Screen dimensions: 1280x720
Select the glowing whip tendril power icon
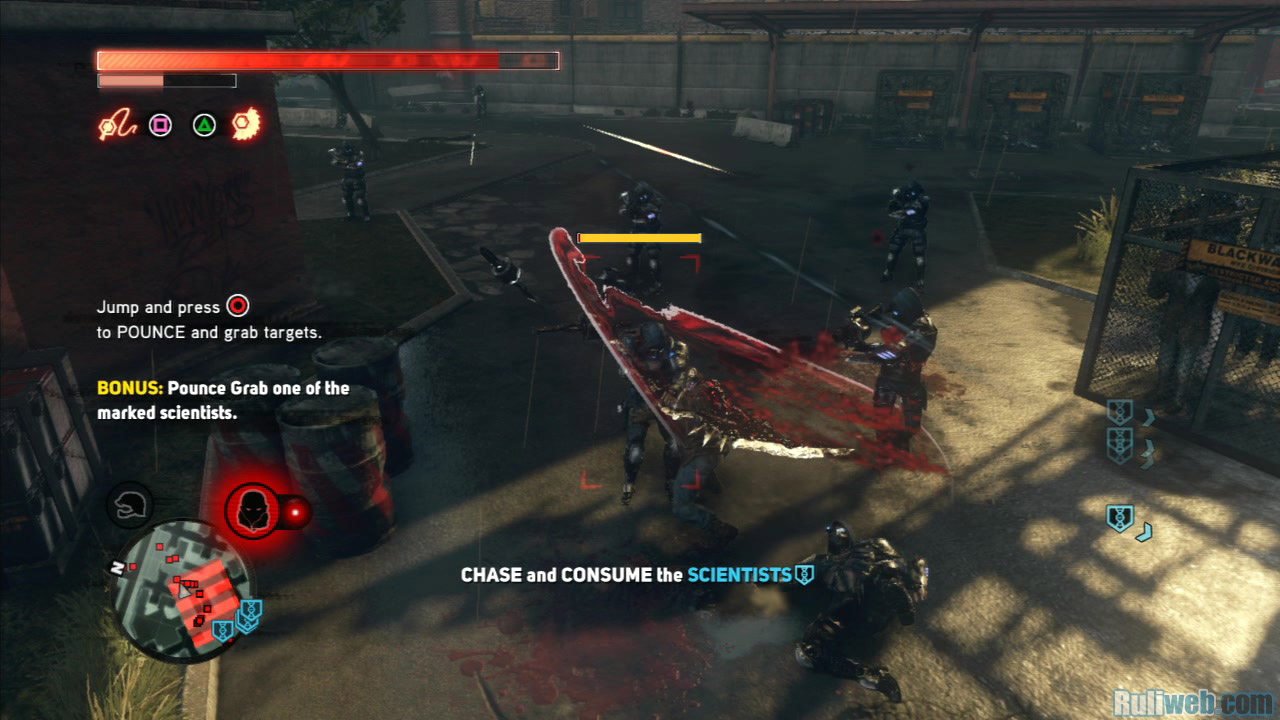115,126
